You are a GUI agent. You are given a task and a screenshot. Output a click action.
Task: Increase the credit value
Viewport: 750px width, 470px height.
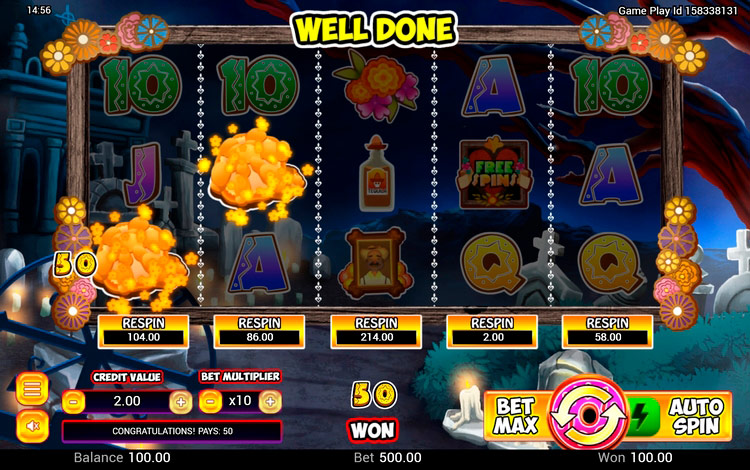coord(180,401)
